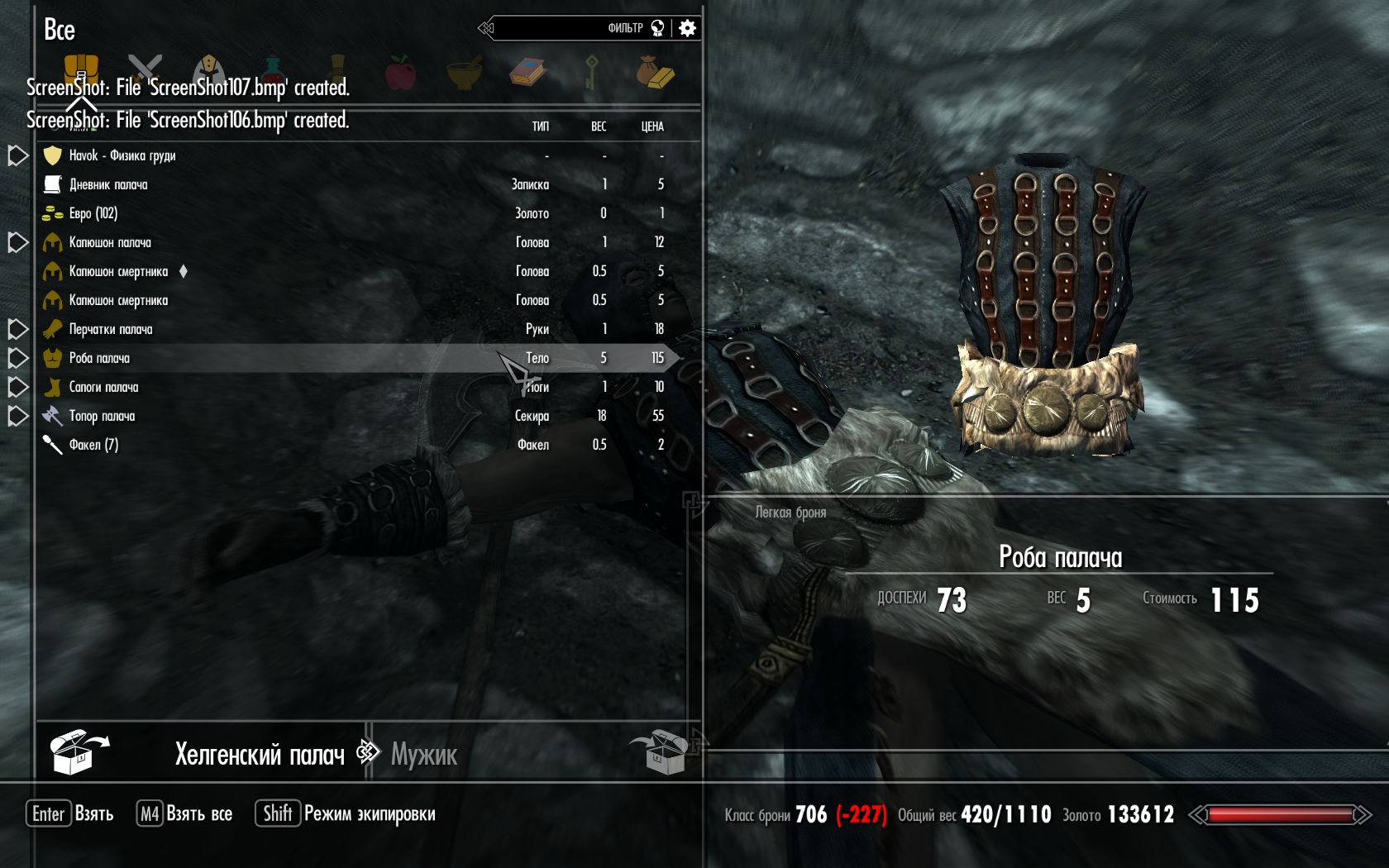
Task: Filter by the books category icon
Action: point(527,72)
